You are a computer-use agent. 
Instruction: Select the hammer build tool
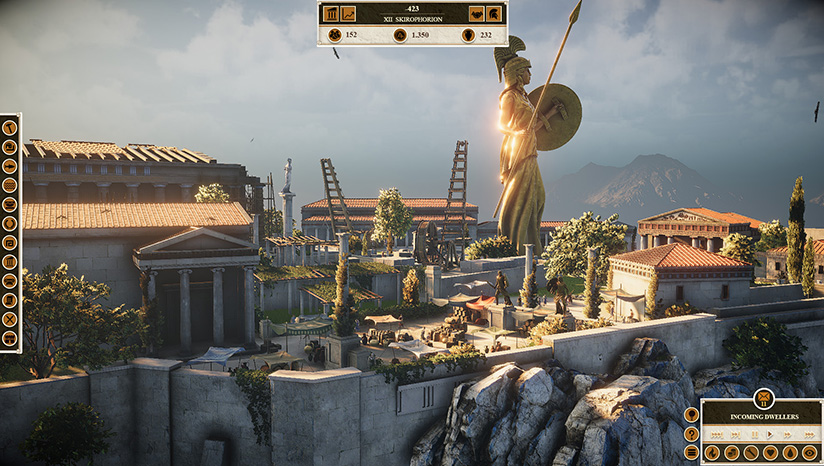coord(10,128)
